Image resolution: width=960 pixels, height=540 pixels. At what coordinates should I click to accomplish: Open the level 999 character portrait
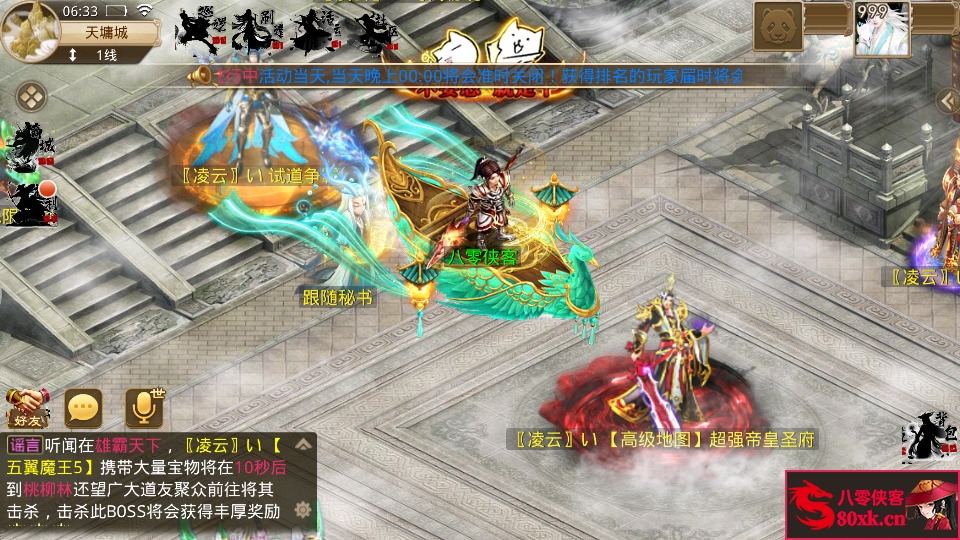pyautogui.click(x=882, y=27)
